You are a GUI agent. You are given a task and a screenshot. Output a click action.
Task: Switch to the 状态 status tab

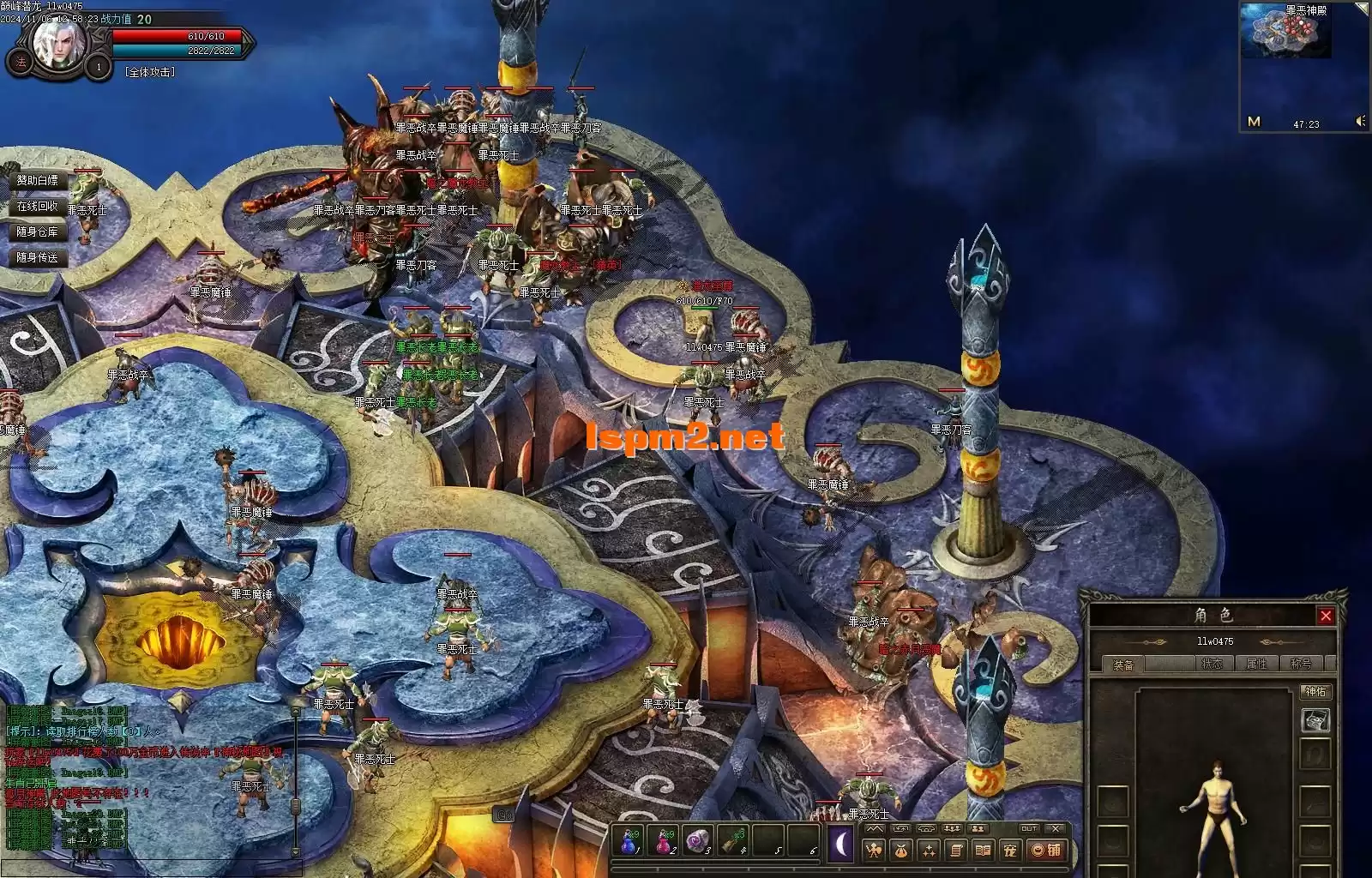tap(1213, 664)
